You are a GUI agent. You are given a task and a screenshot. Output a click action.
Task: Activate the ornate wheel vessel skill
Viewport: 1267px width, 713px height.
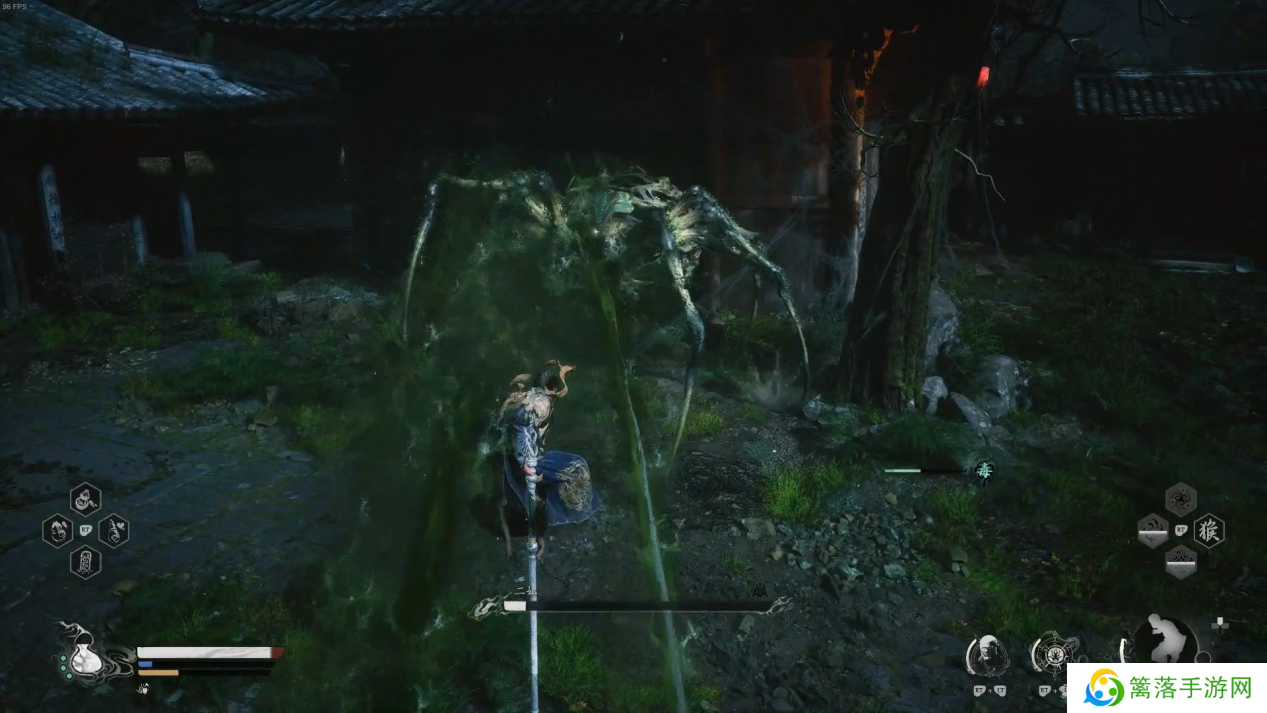point(1052,655)
